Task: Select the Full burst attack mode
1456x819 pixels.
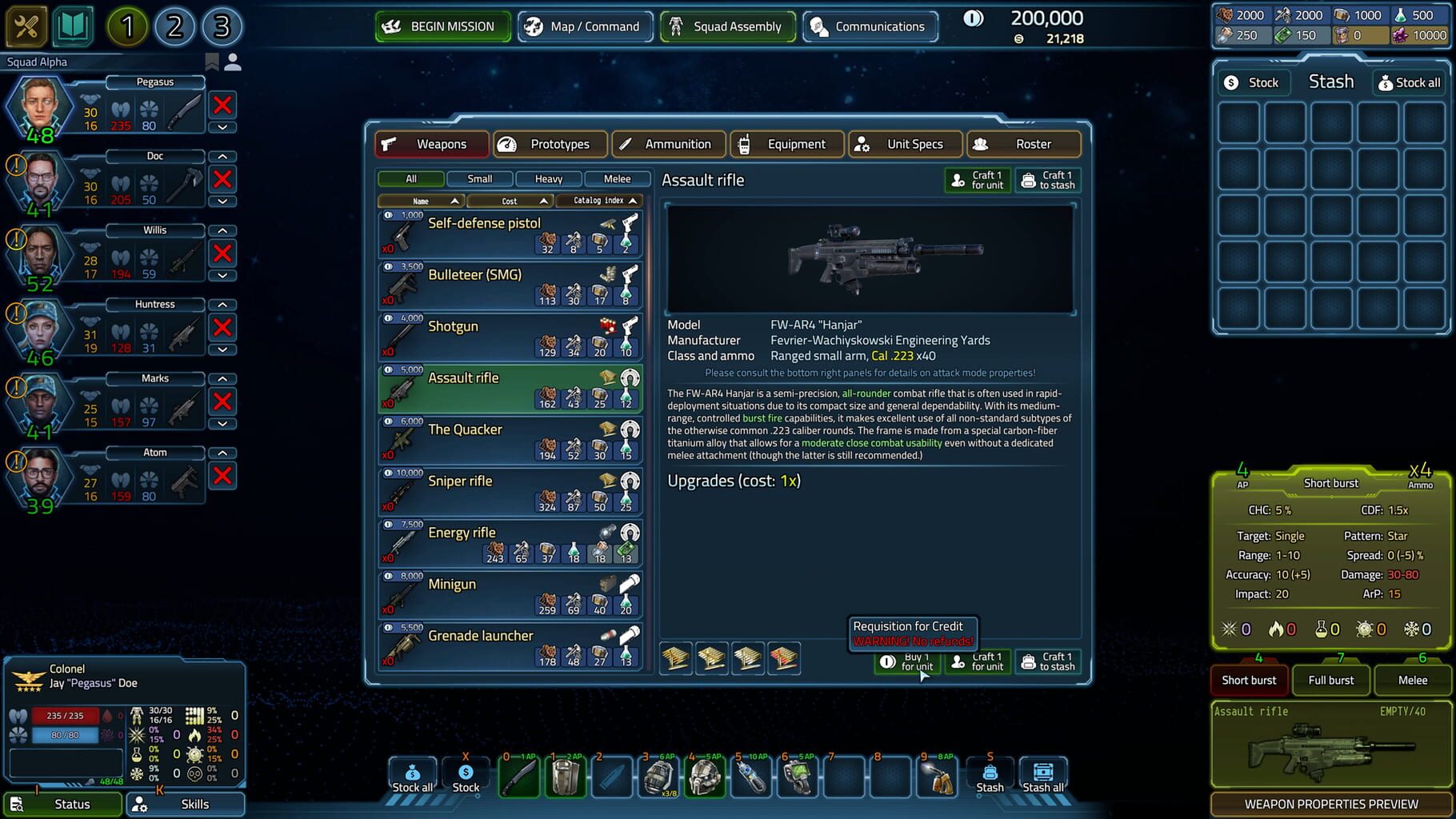Action: click(x=1330, y=680)
